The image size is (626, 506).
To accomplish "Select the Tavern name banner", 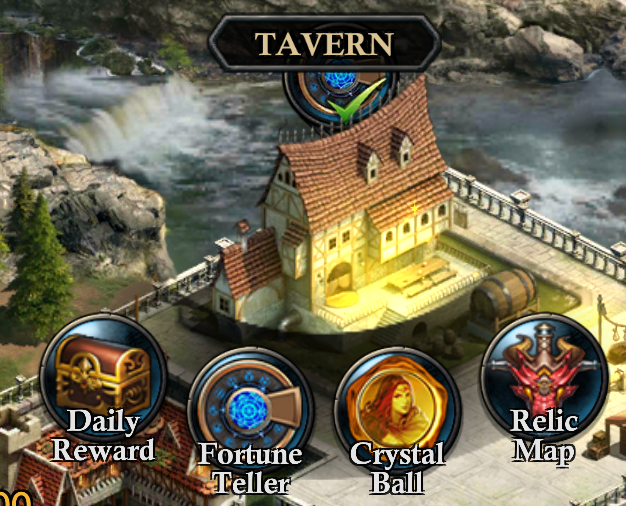I will tap(324, 44).
